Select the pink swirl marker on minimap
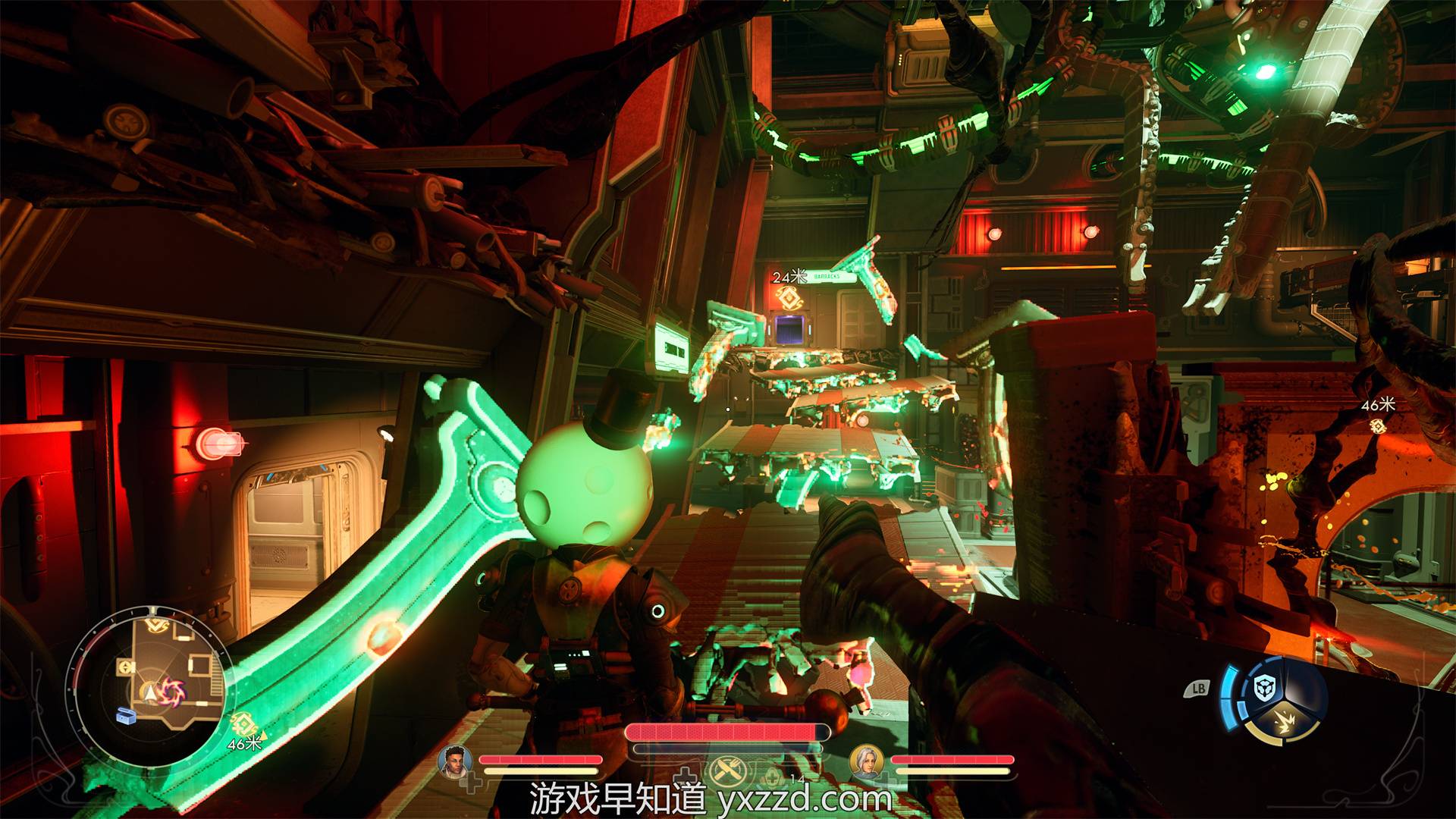Screen dimensions: 1456x819 pos(173,691)
